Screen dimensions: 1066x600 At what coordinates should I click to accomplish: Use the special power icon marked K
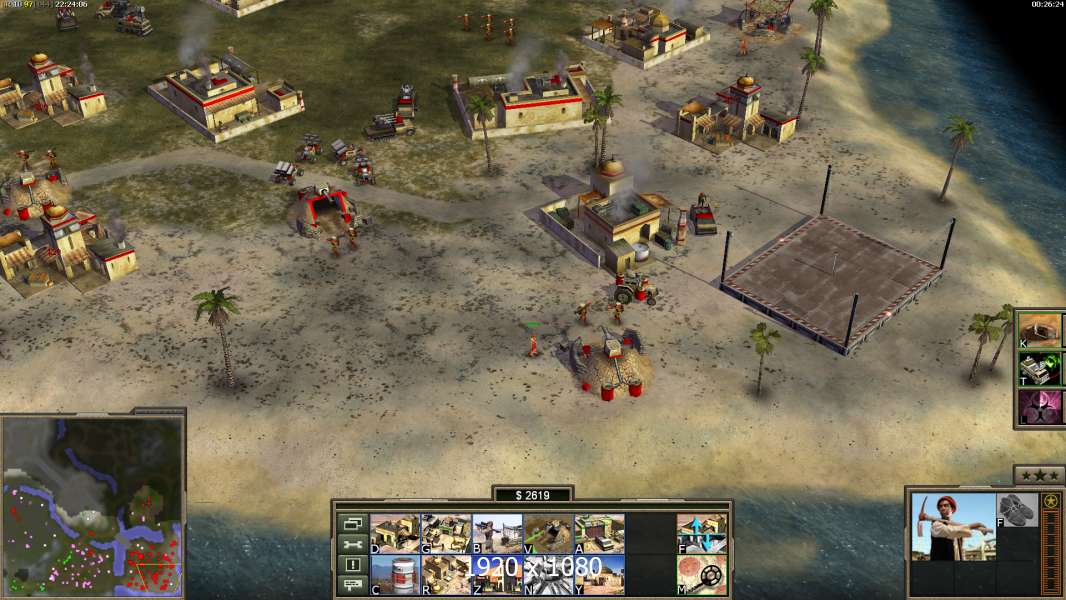pyautogui.click(x=1039, y=330)
